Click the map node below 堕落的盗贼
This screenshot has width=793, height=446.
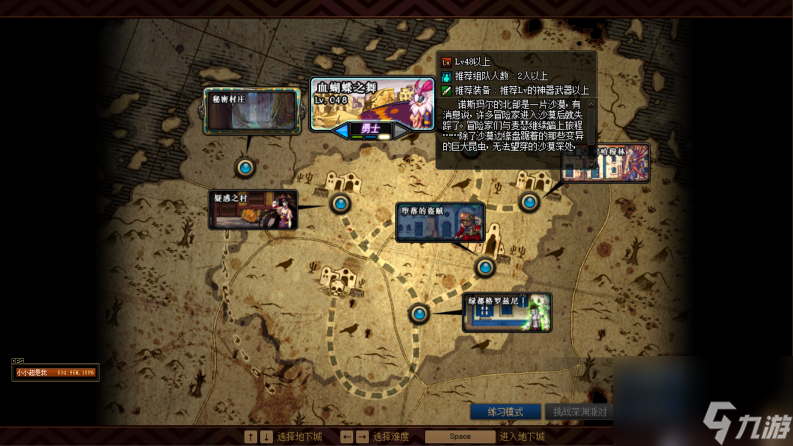pyautogui.click(x=485, y=267)
